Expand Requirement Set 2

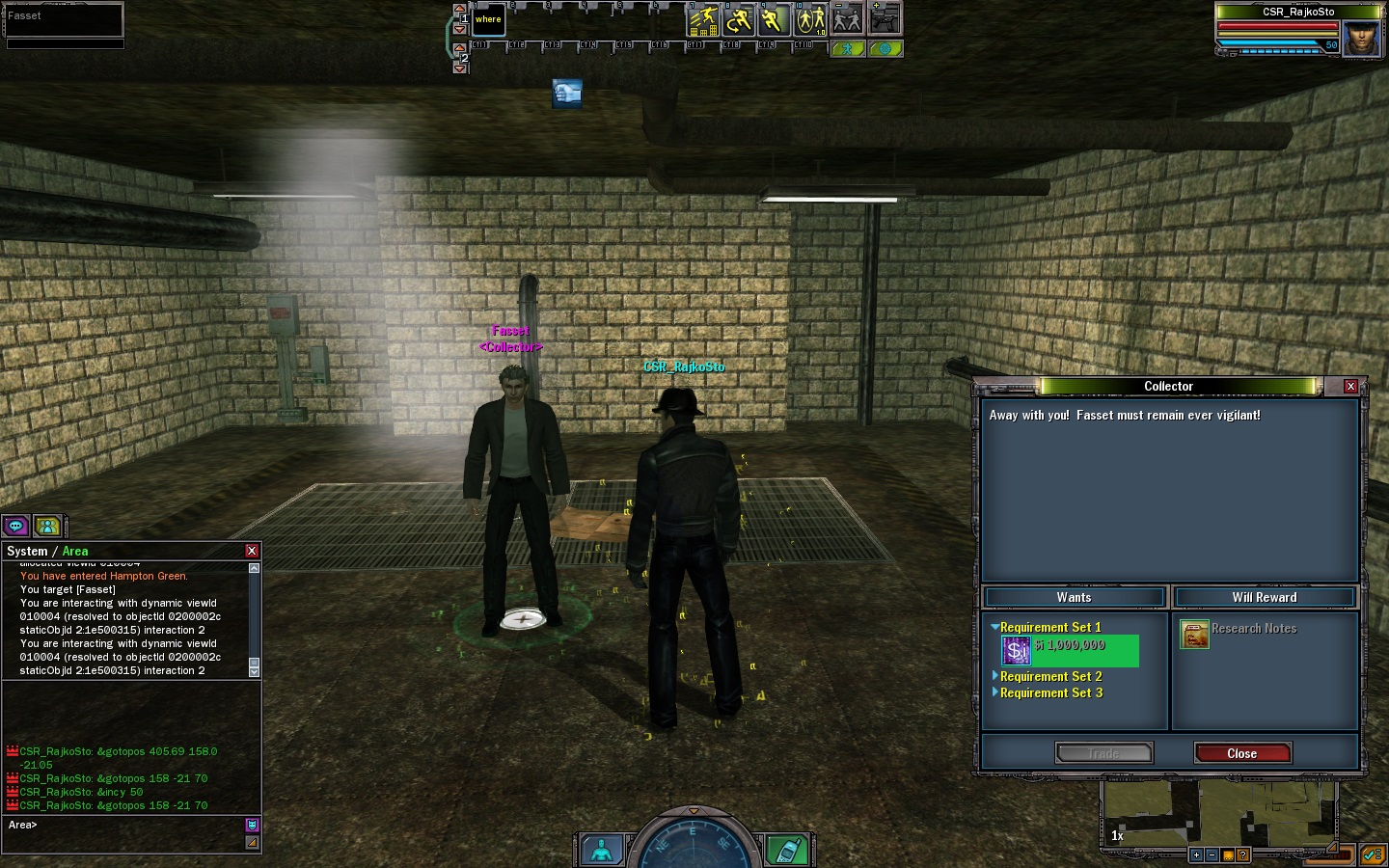[1050, 676]
